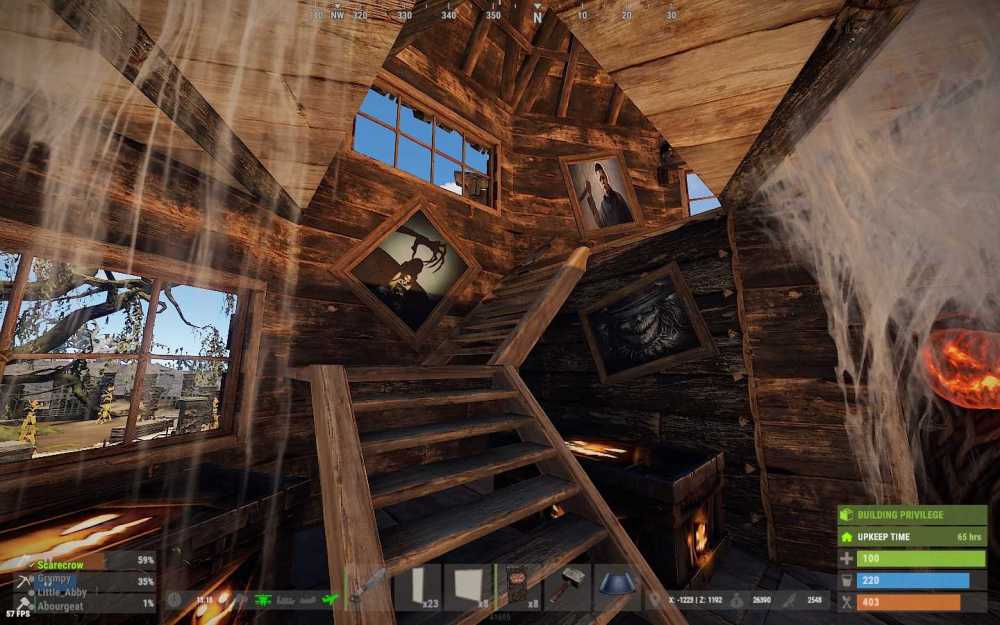Choose the hotbar slot holding the hammer

(566, 586)
